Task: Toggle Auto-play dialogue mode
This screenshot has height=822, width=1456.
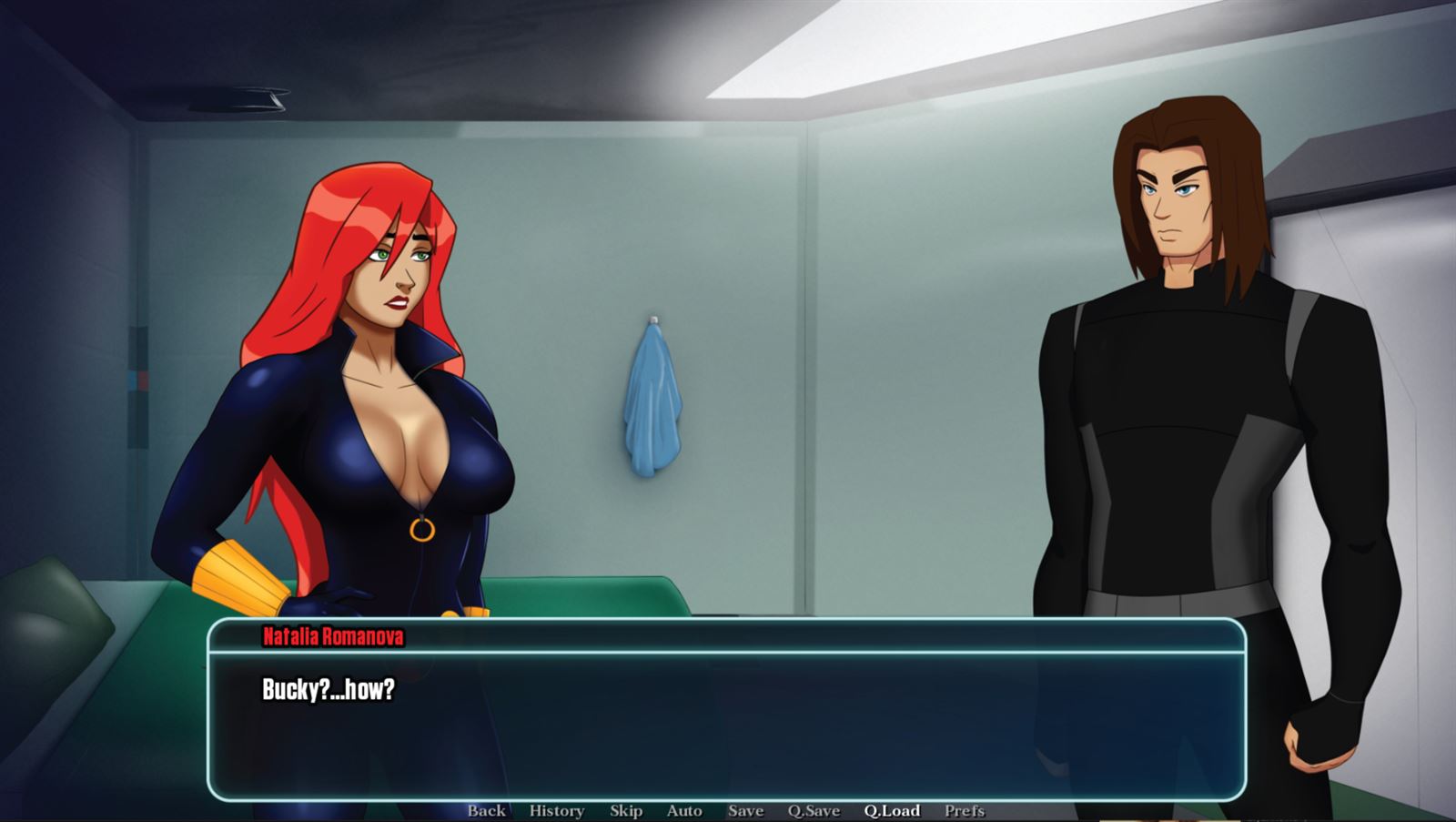Action: (682, 810)
